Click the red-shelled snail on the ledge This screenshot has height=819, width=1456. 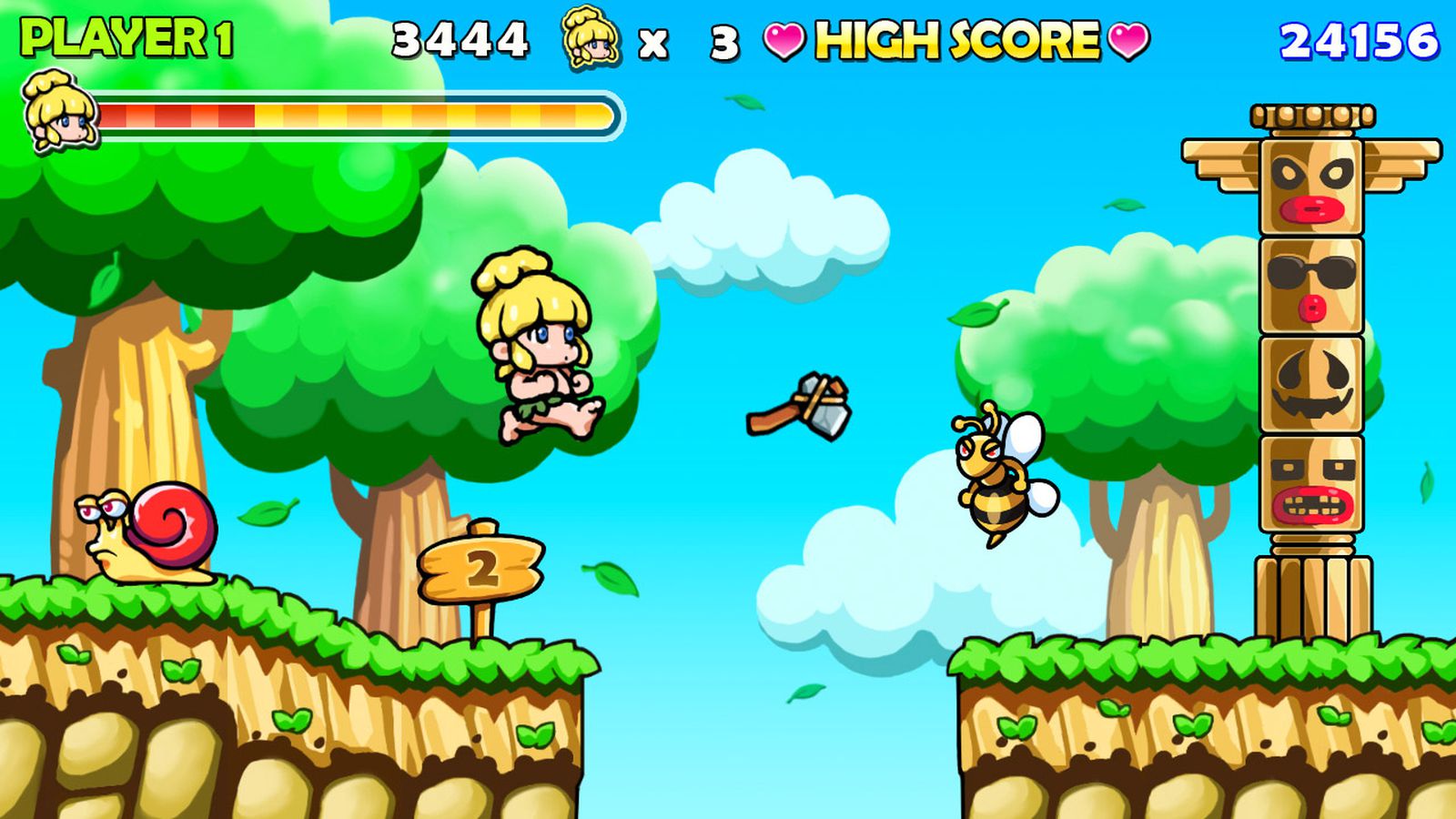[146, 532]
